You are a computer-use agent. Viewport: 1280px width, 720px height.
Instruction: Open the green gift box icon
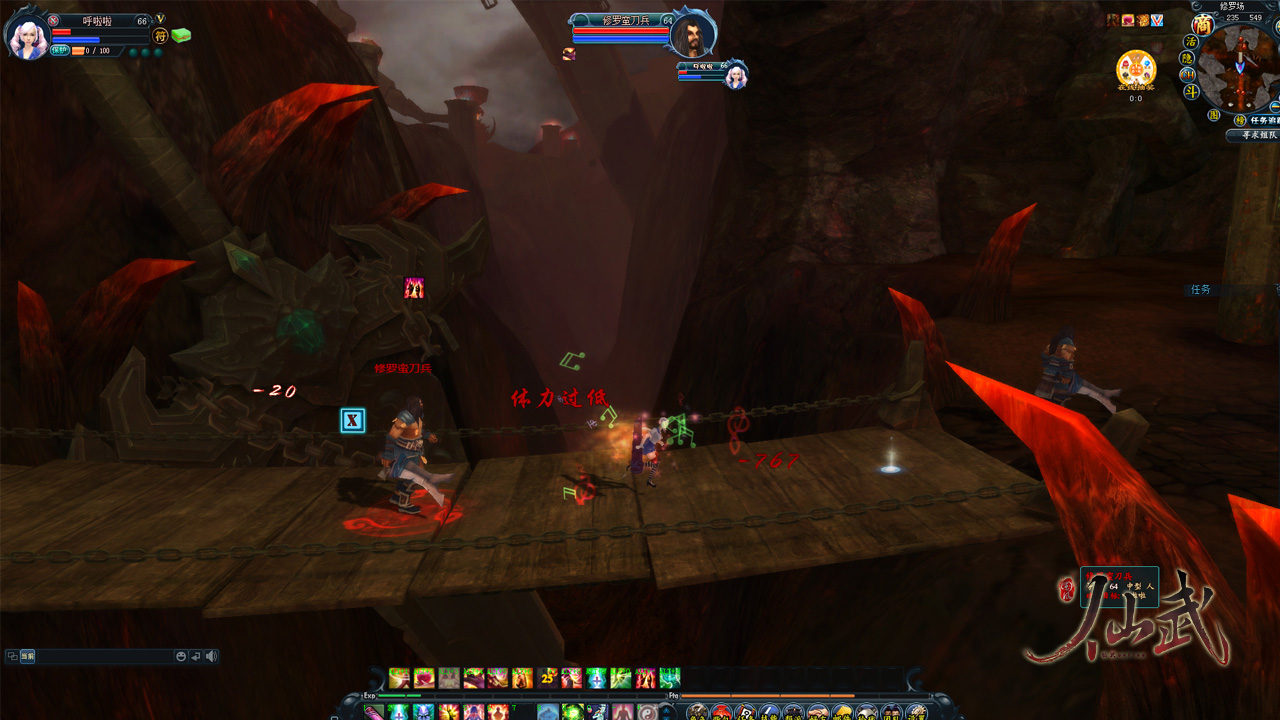coord(180,35)
